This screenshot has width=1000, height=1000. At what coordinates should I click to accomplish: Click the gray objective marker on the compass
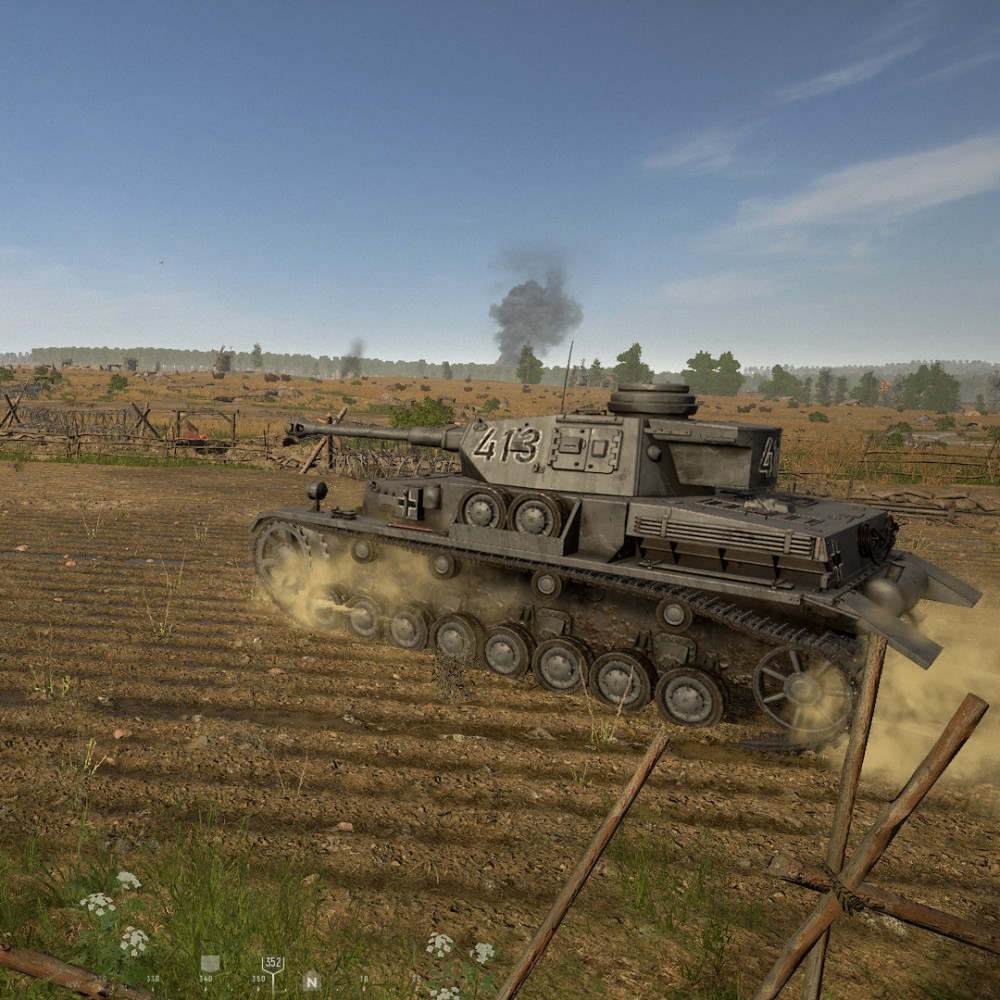[210, 963]
